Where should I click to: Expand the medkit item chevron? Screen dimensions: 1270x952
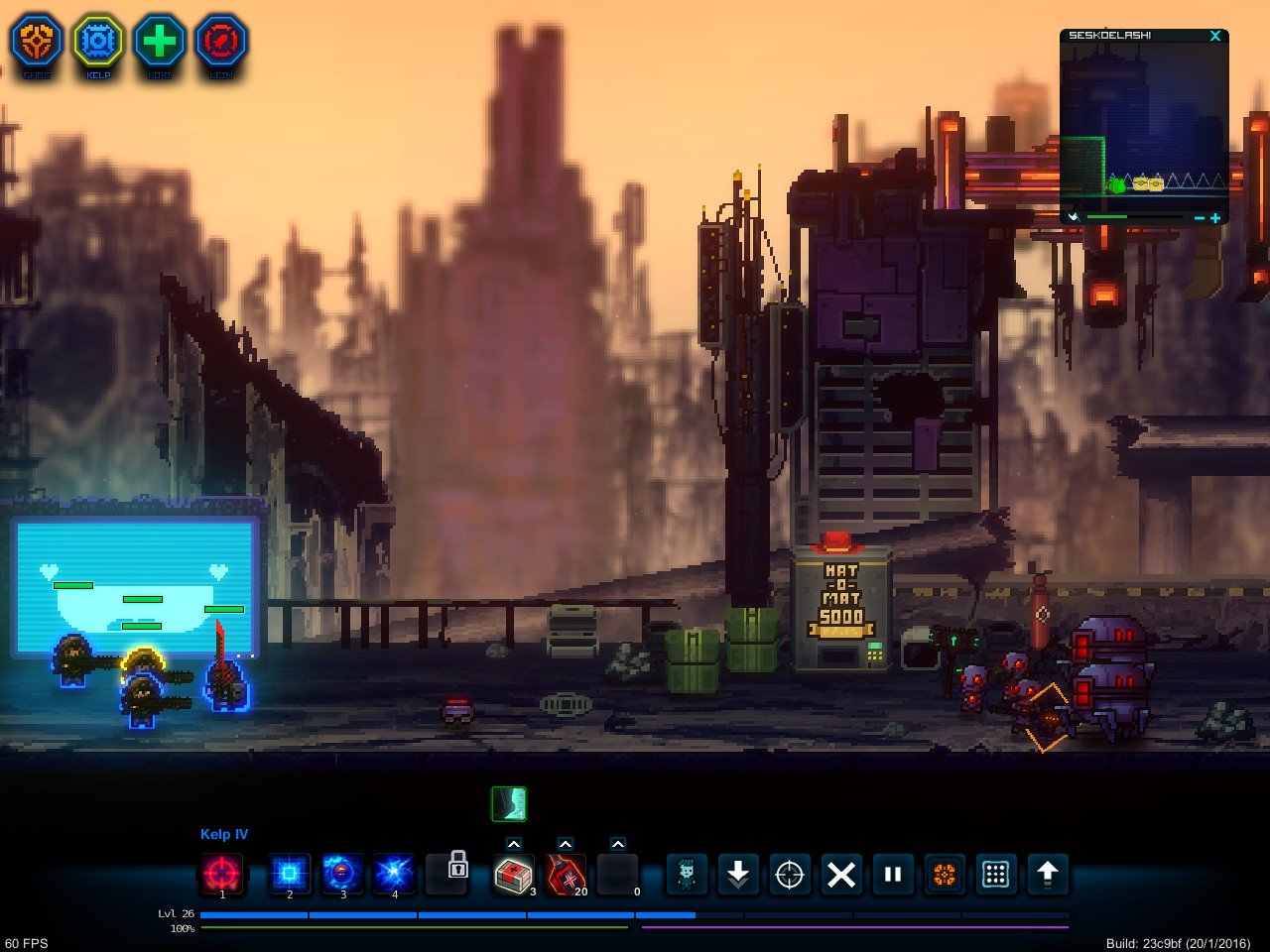[x=513, y=845]
